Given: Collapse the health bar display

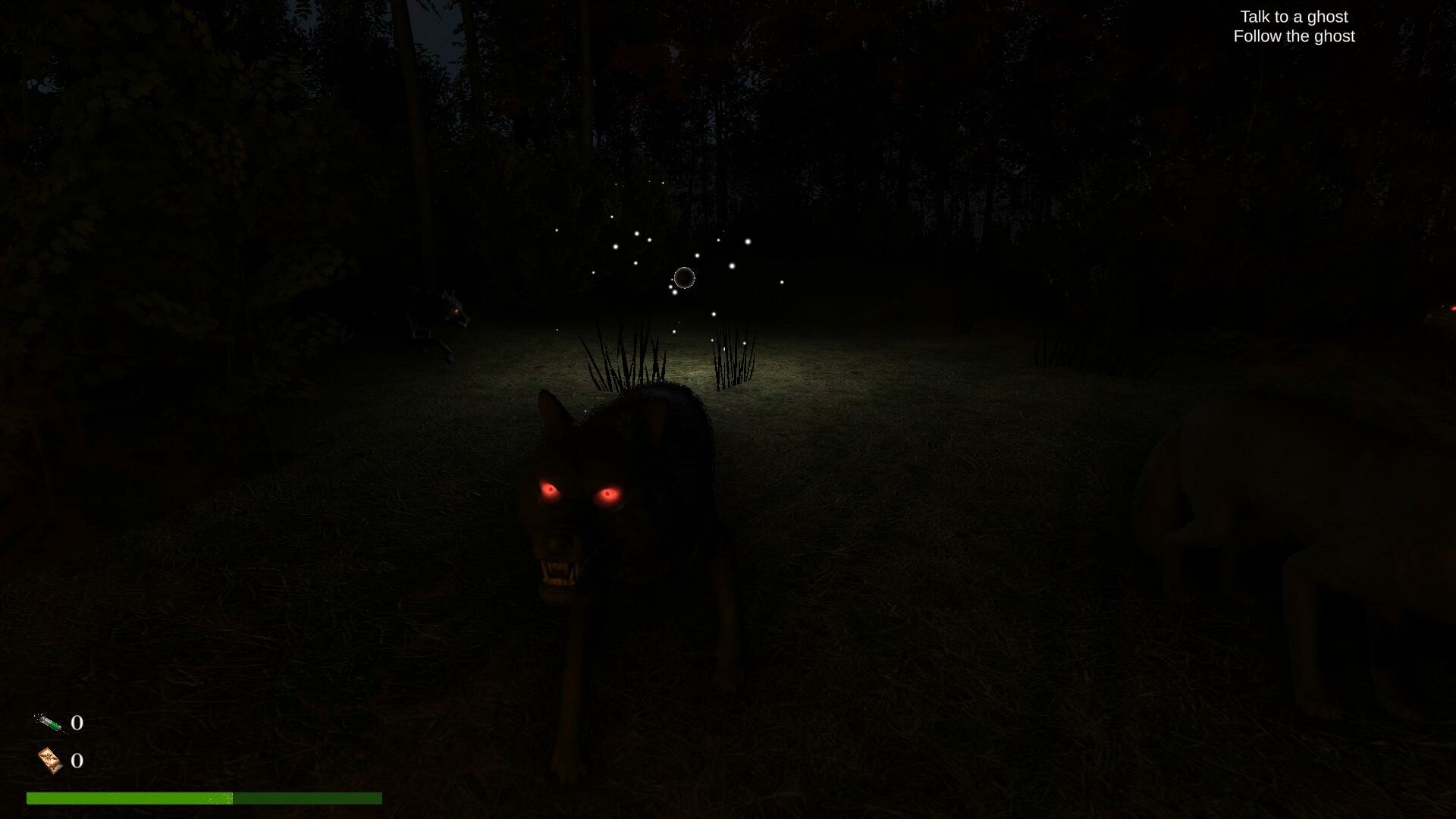Looking at the screenshot, I should point(205,798).
